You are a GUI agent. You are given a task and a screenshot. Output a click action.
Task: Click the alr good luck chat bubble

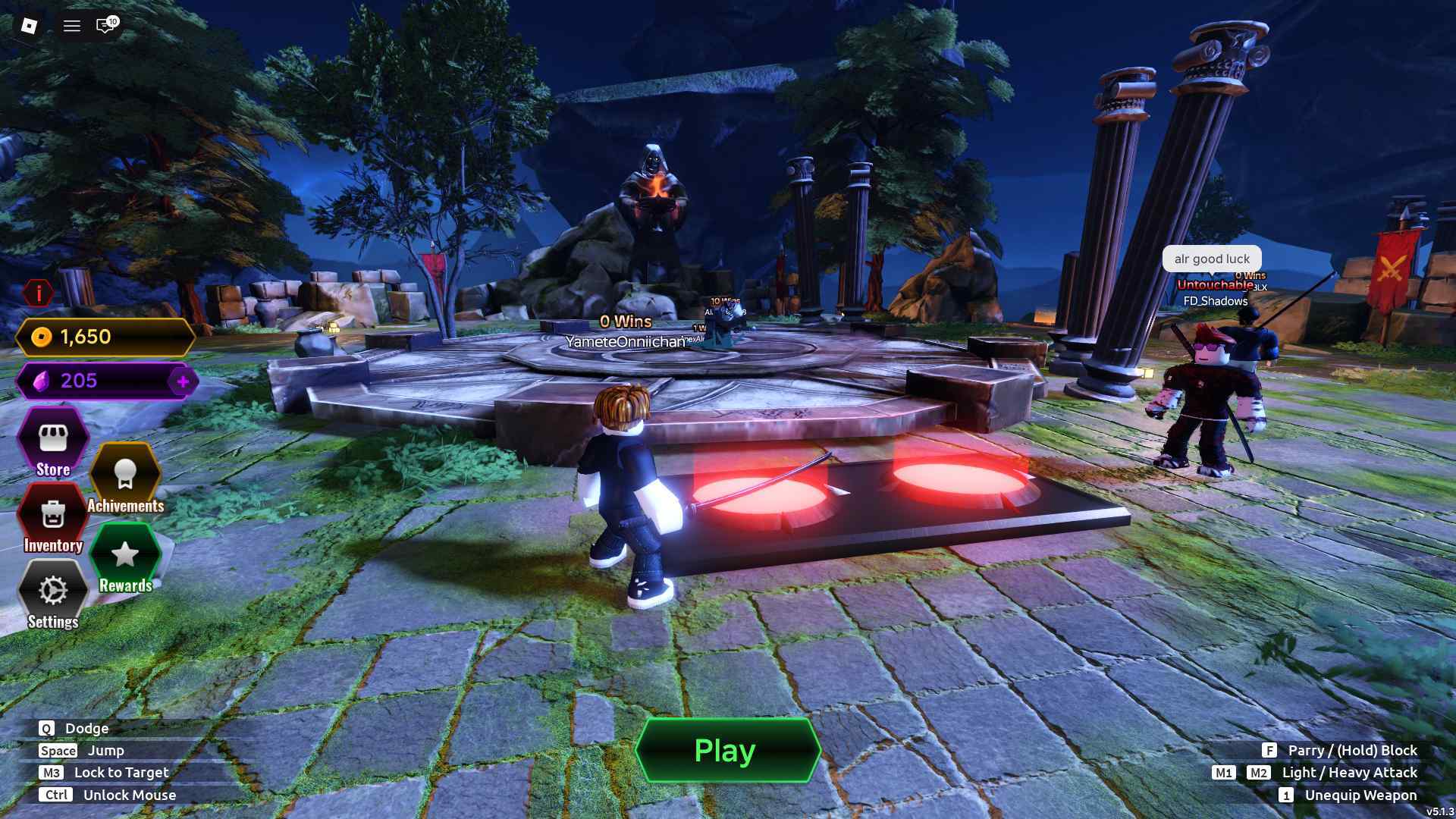coord(1211,259)
